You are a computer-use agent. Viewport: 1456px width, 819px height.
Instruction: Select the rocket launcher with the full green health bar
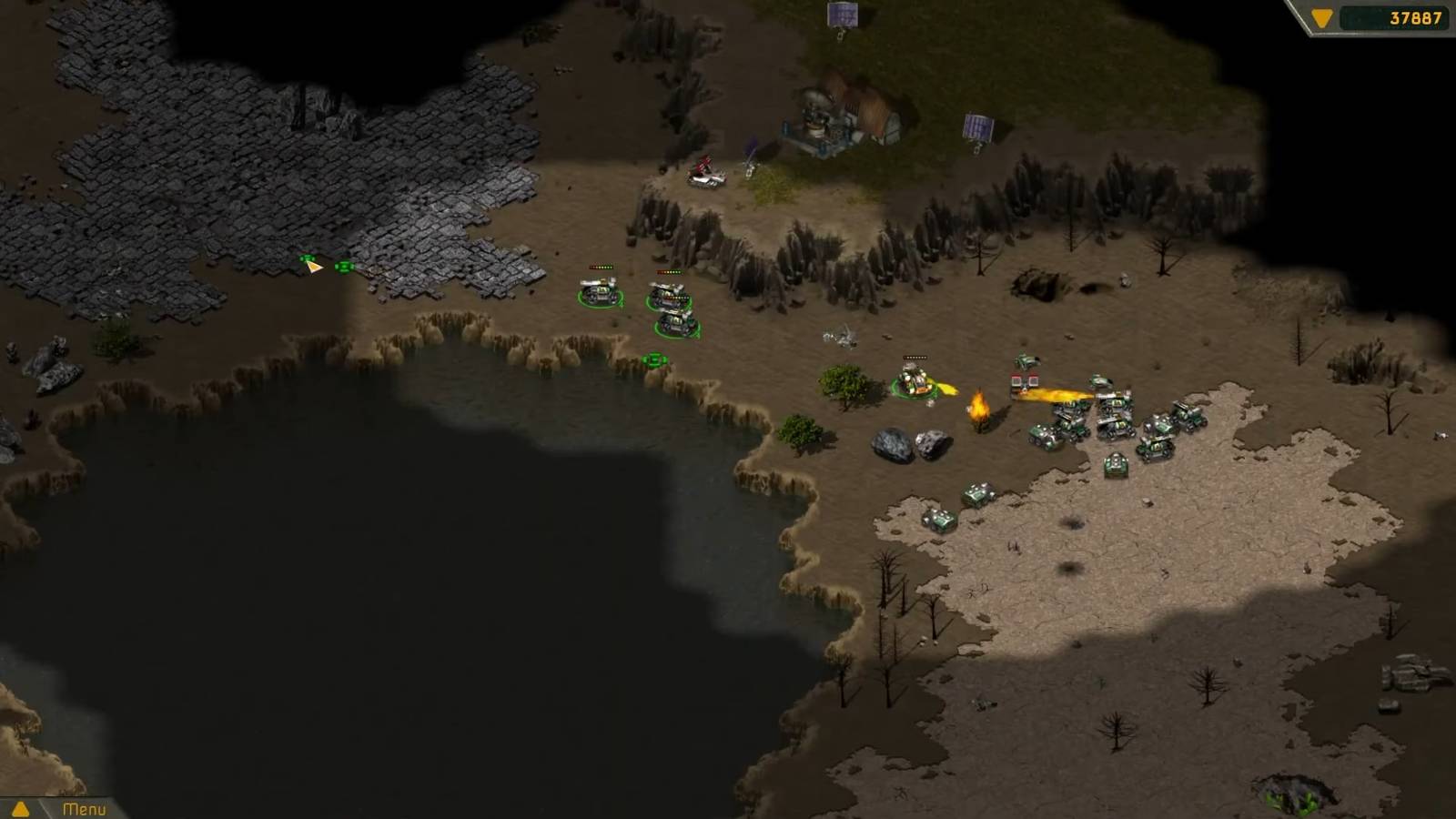(678, 326)
